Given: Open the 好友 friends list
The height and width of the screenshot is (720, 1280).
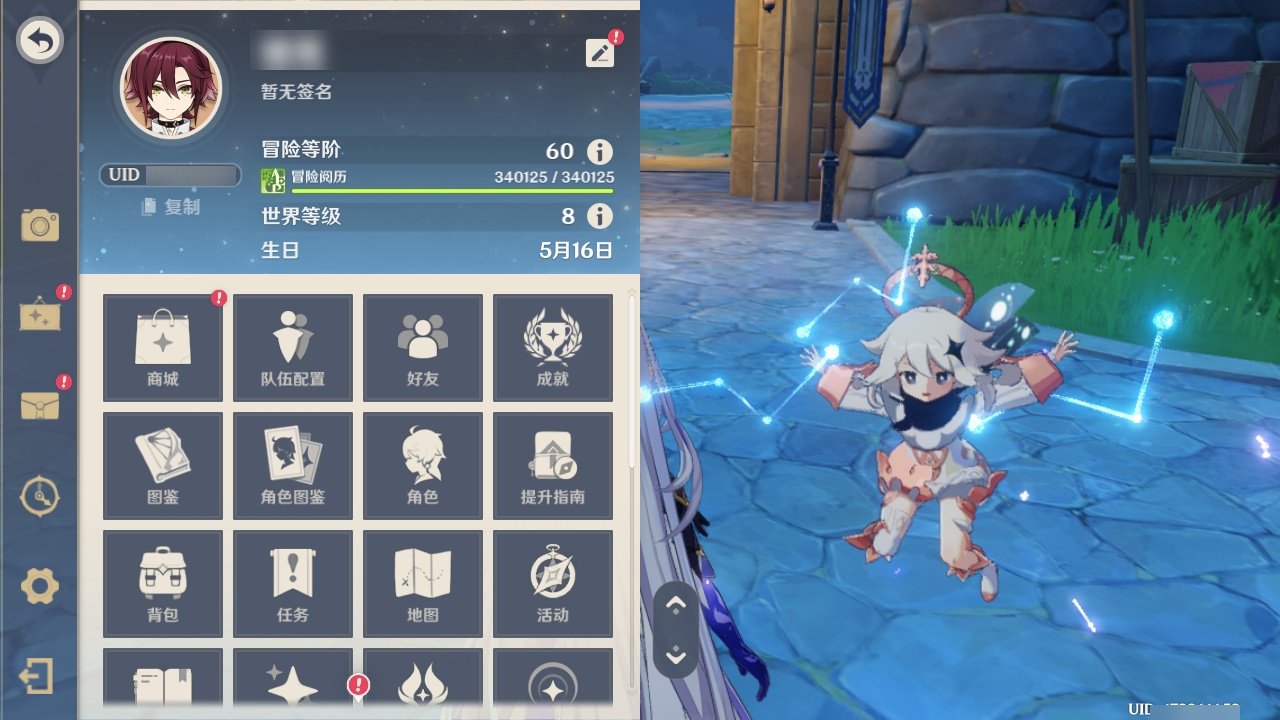Looking at the screenshot, I should 423,348.
